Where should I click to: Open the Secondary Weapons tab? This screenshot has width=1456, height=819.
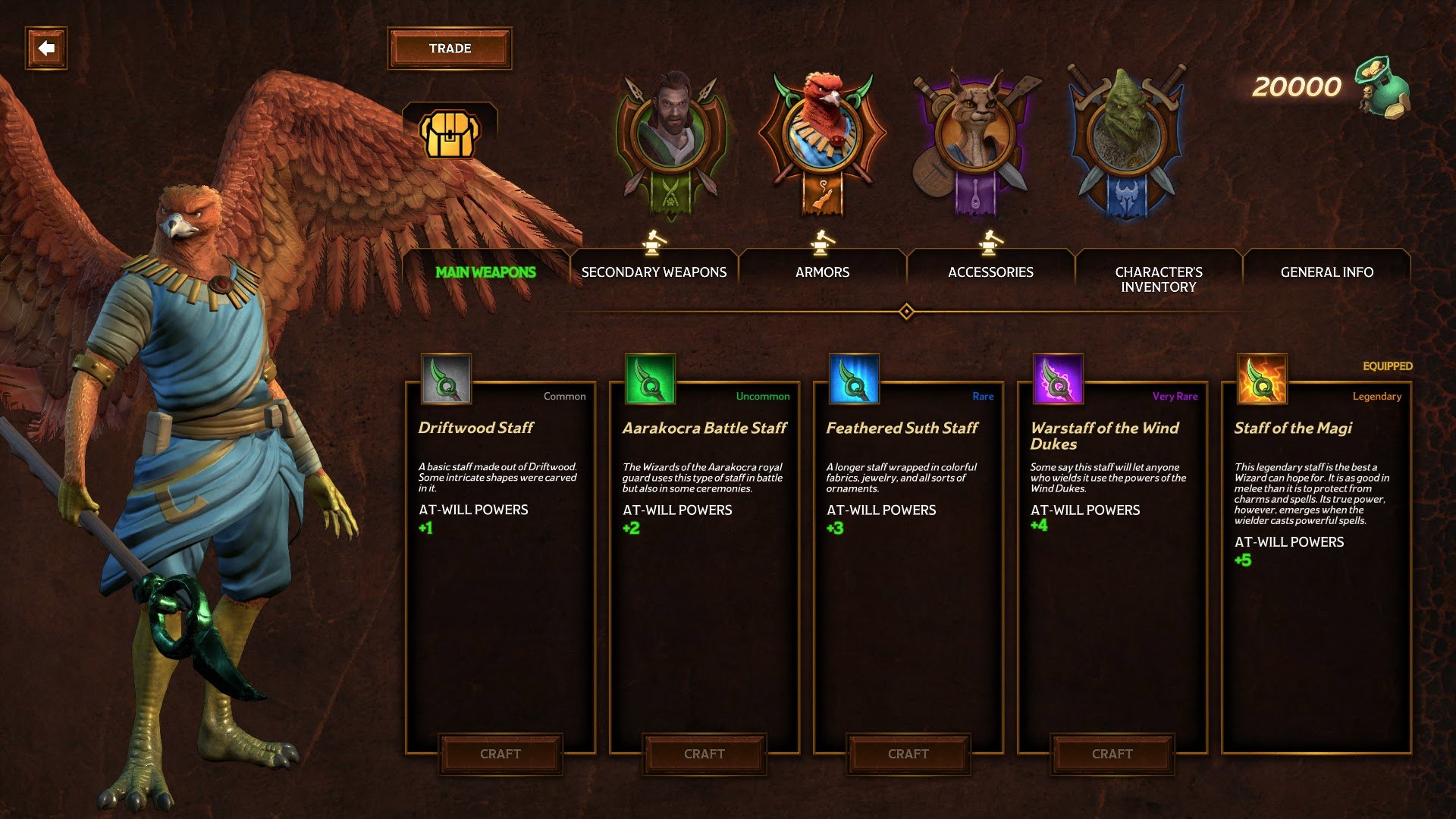654,272
